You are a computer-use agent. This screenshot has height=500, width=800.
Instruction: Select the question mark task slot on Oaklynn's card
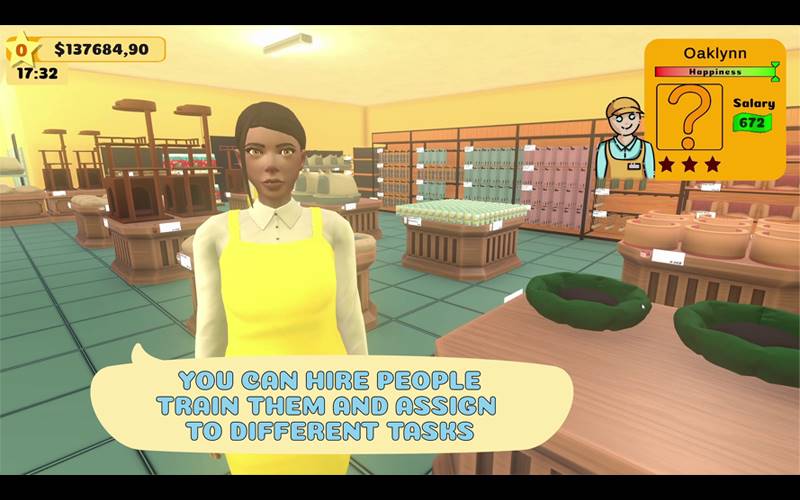689,116
